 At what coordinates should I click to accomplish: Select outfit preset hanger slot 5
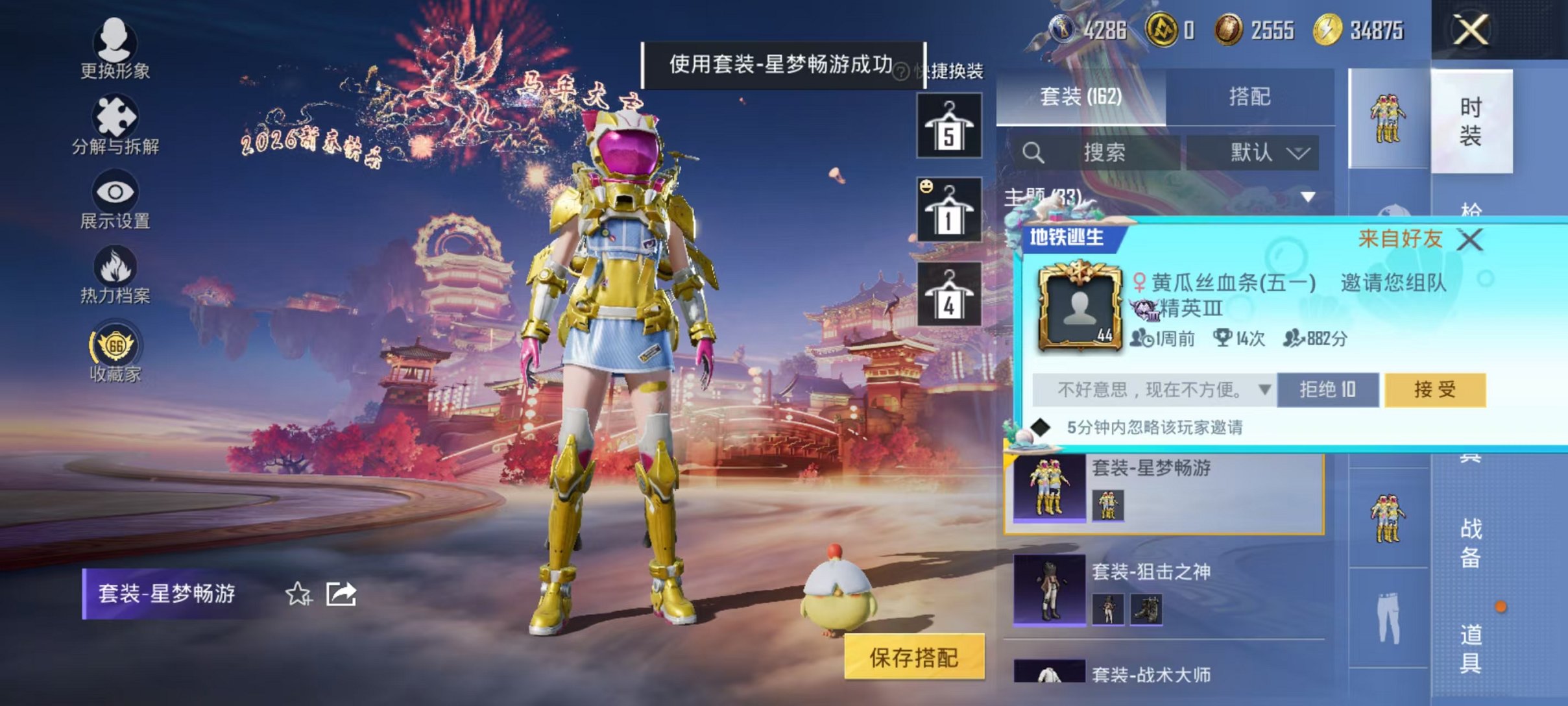pos(949,127)
